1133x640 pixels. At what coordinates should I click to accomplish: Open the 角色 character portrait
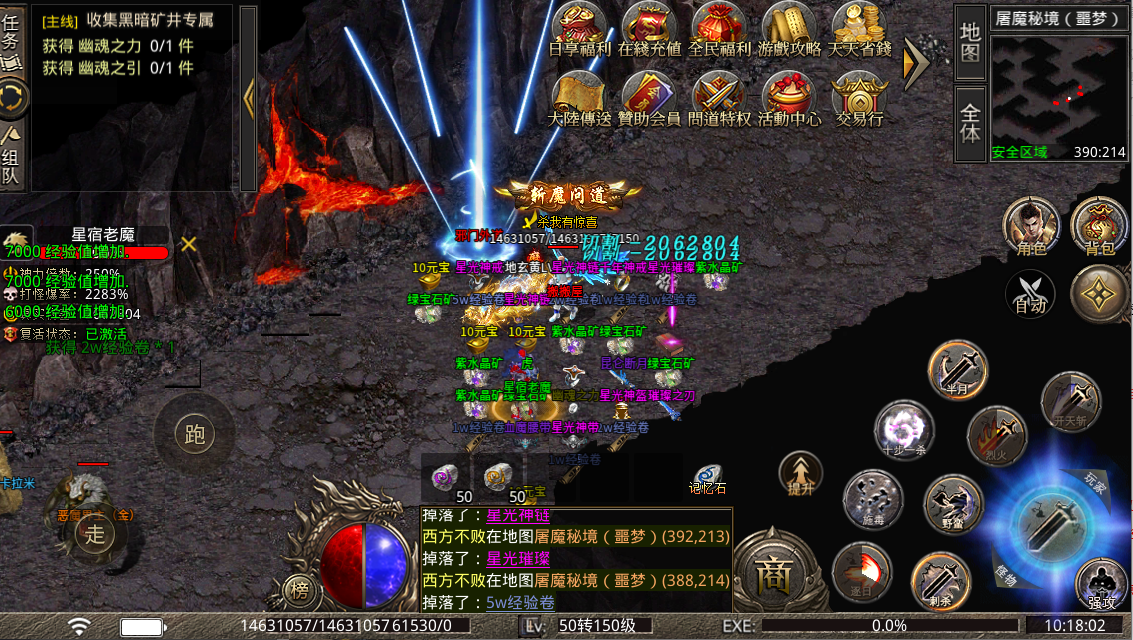[1031, 225]
